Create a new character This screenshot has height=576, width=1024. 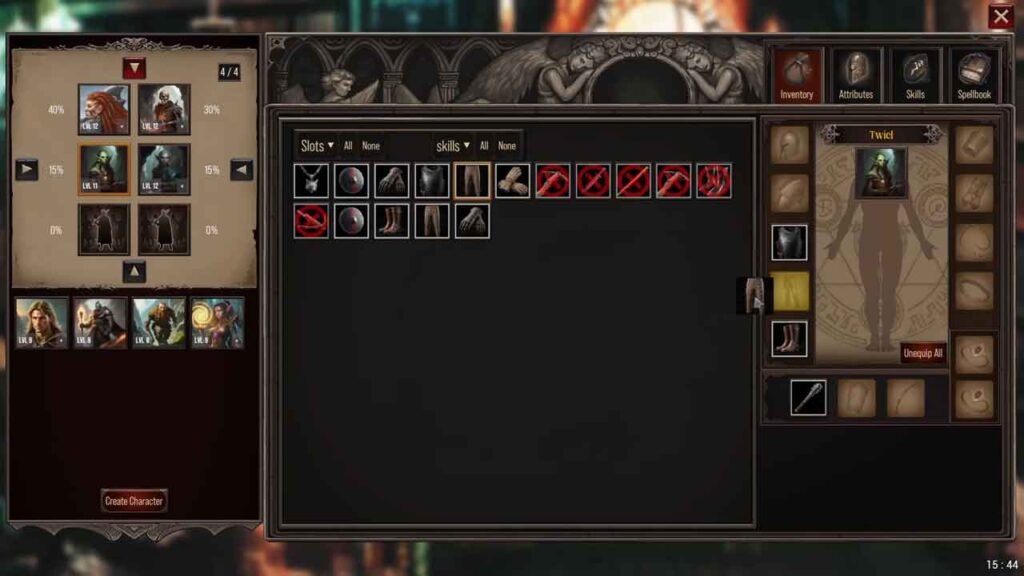tap(134, 500)
